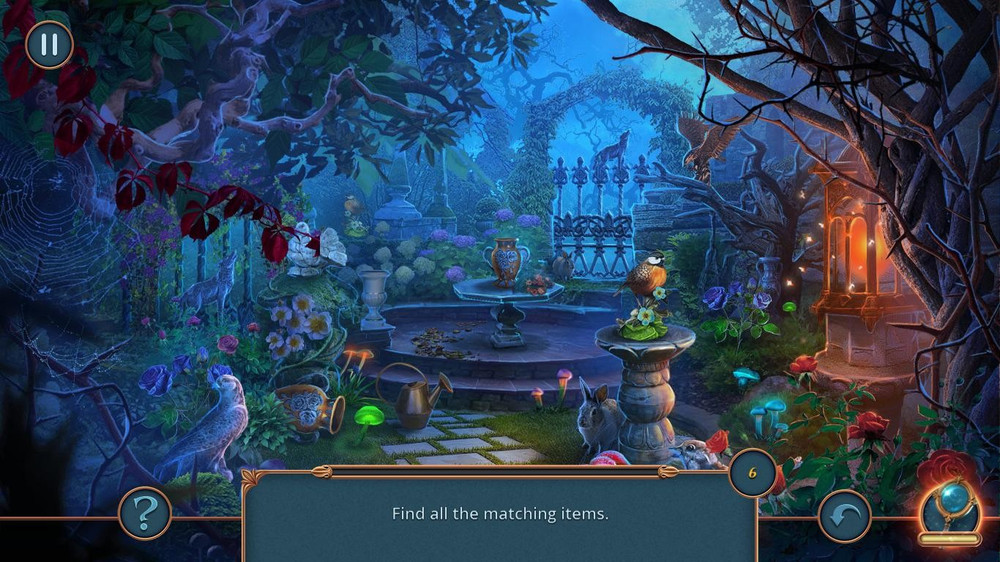The image size is (1000, 562).
Task: Click the curved arrow back button
Action: click(x=844, y=515)
